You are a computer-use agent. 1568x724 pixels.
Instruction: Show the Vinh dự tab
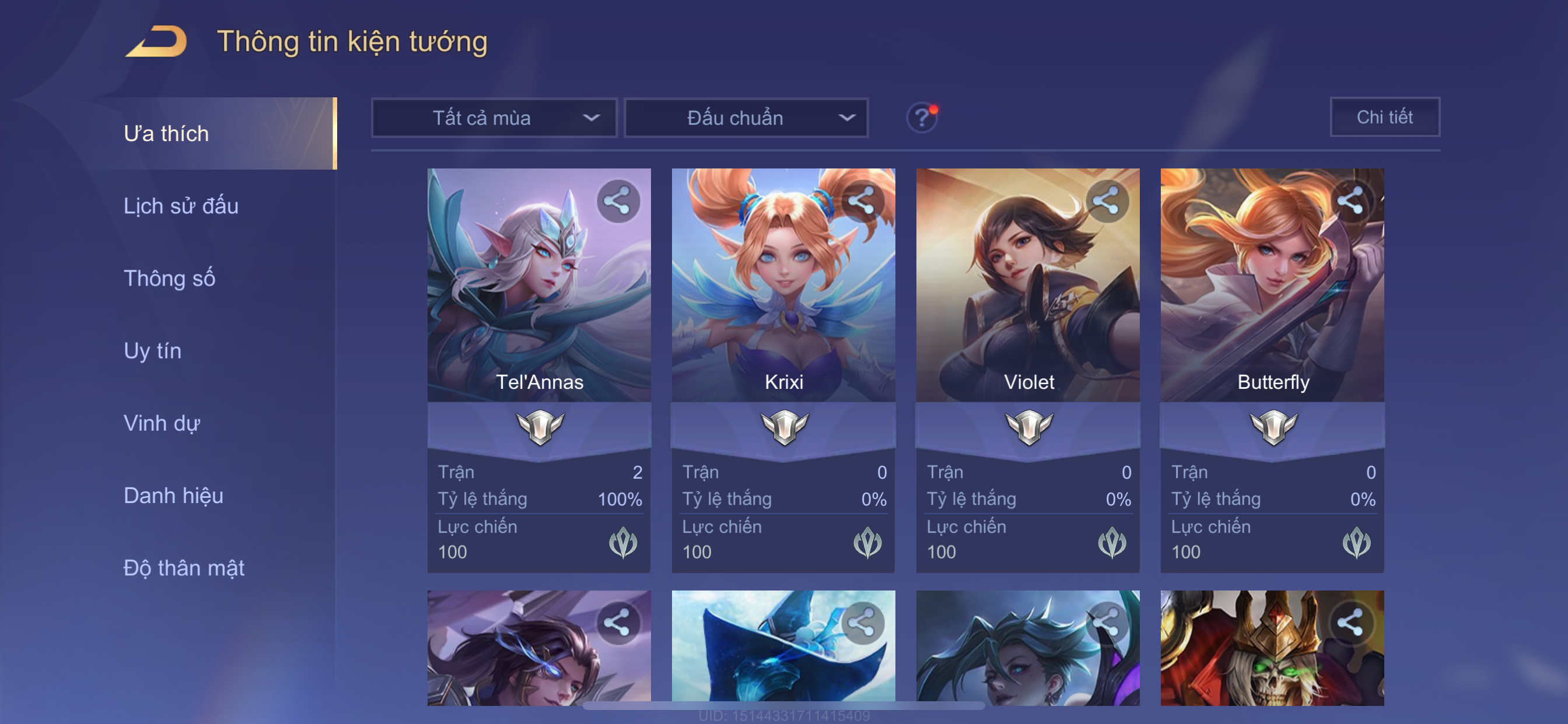tap(162, 423)
